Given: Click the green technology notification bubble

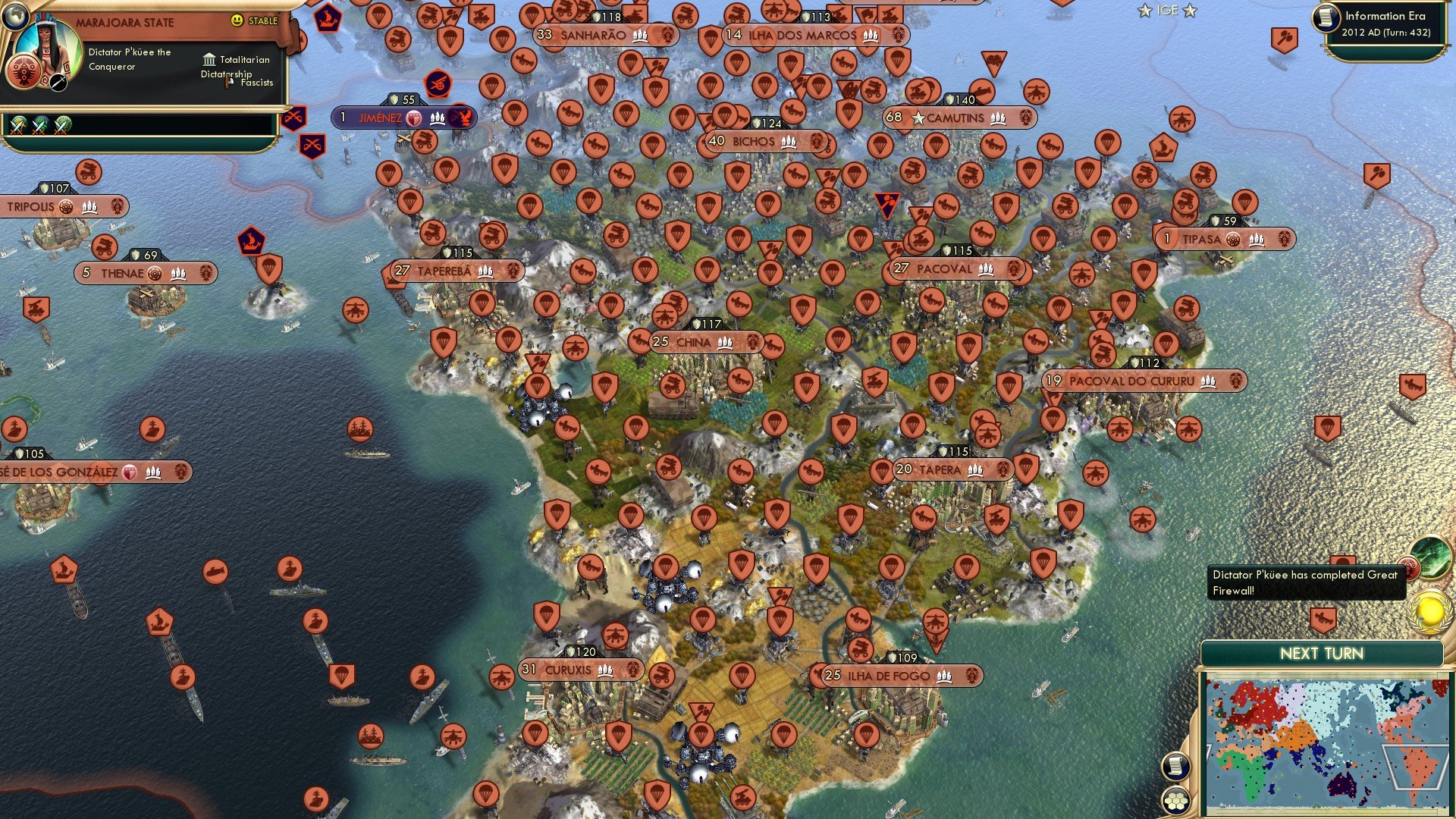Looking at the screenshot, I should click(1430, 557).
